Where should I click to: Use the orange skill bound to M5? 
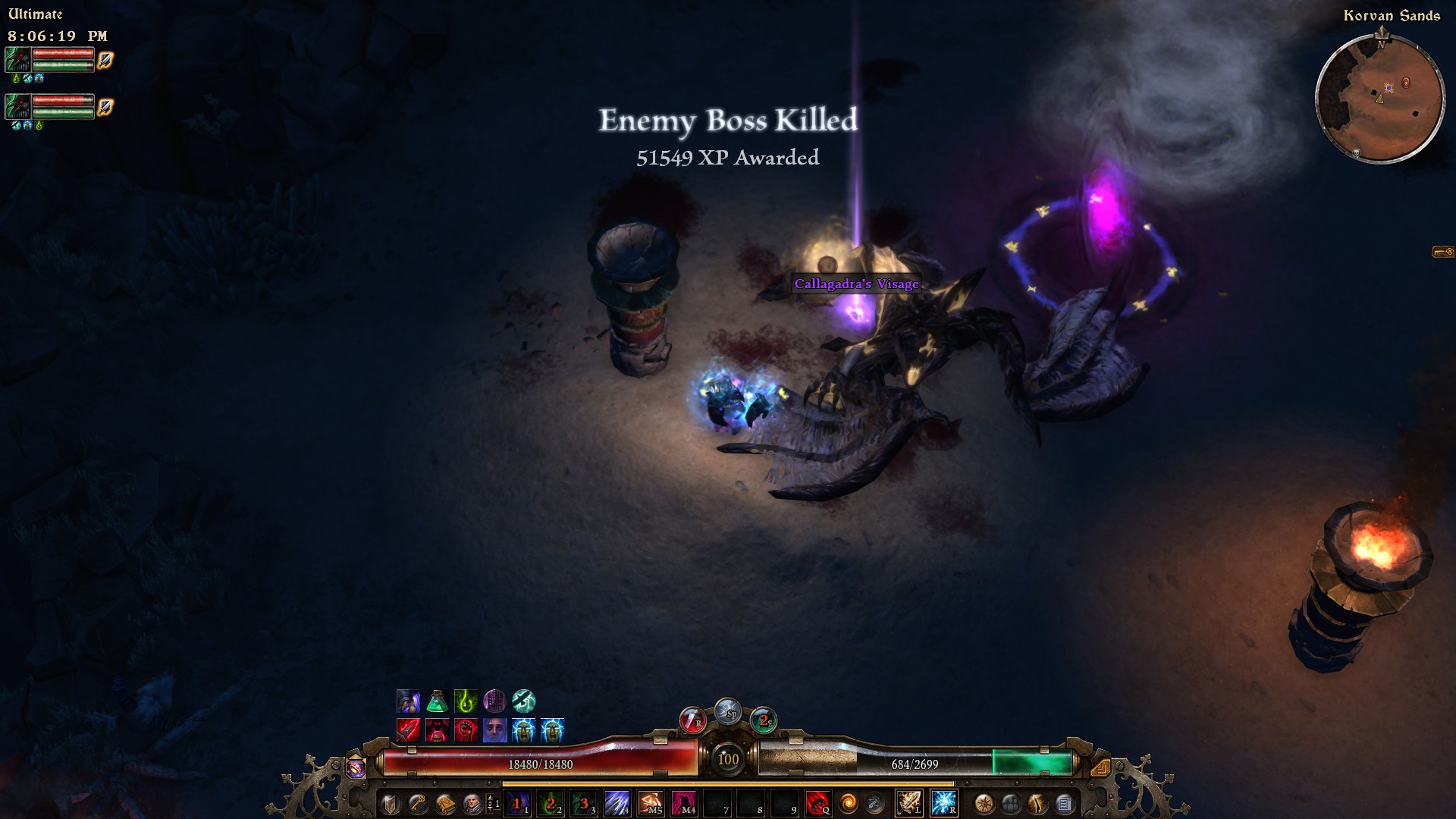(x=651, y=803)
